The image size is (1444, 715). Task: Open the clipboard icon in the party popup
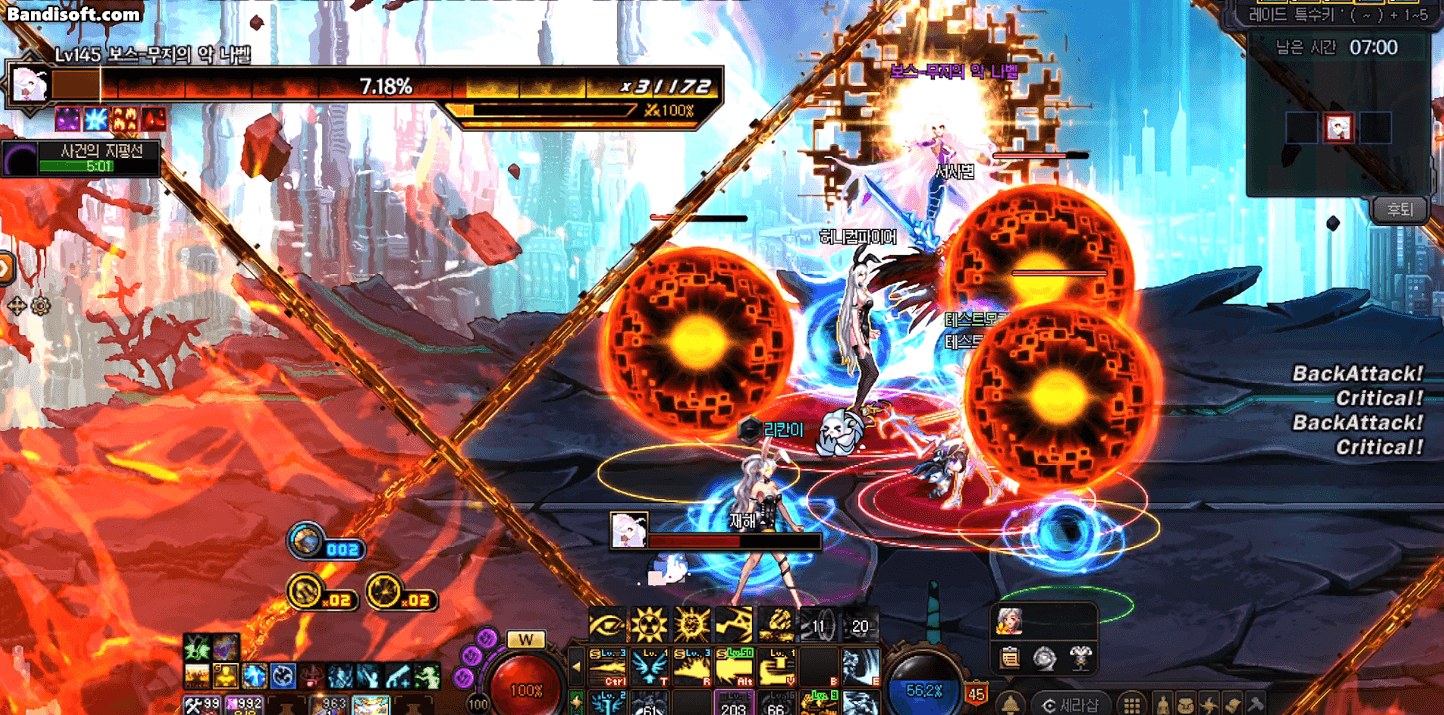[x=1010, y=658]
